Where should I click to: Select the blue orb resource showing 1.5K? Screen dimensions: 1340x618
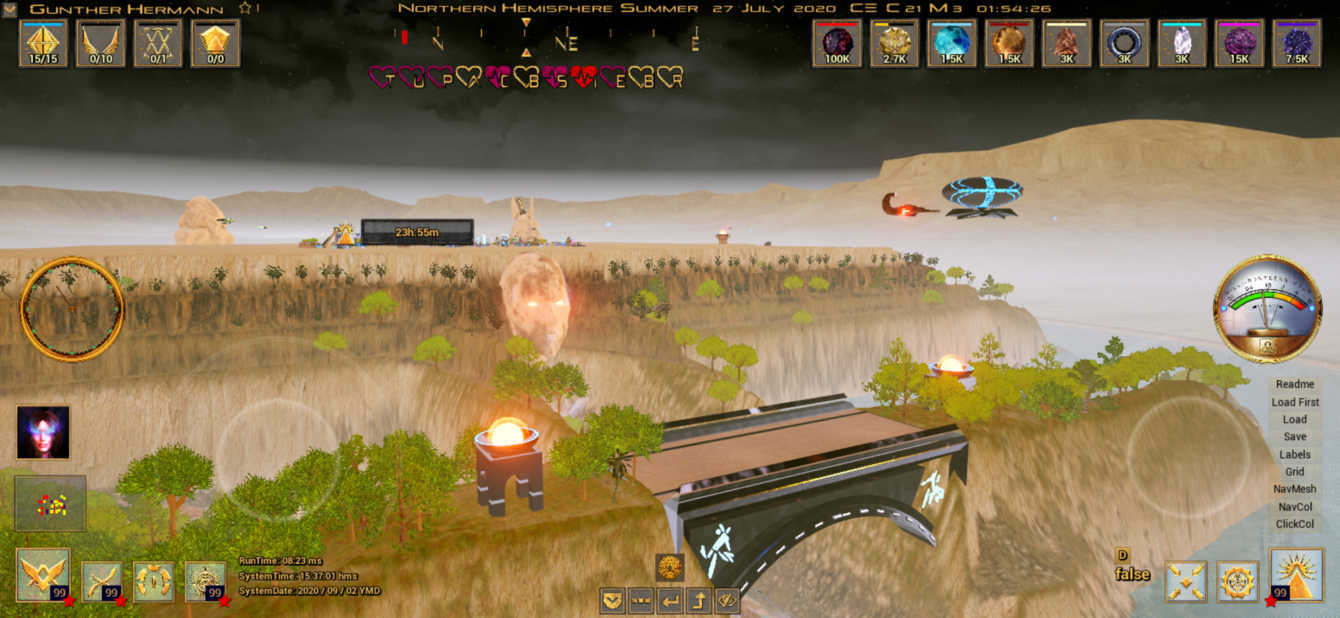[x=952, y=43]
